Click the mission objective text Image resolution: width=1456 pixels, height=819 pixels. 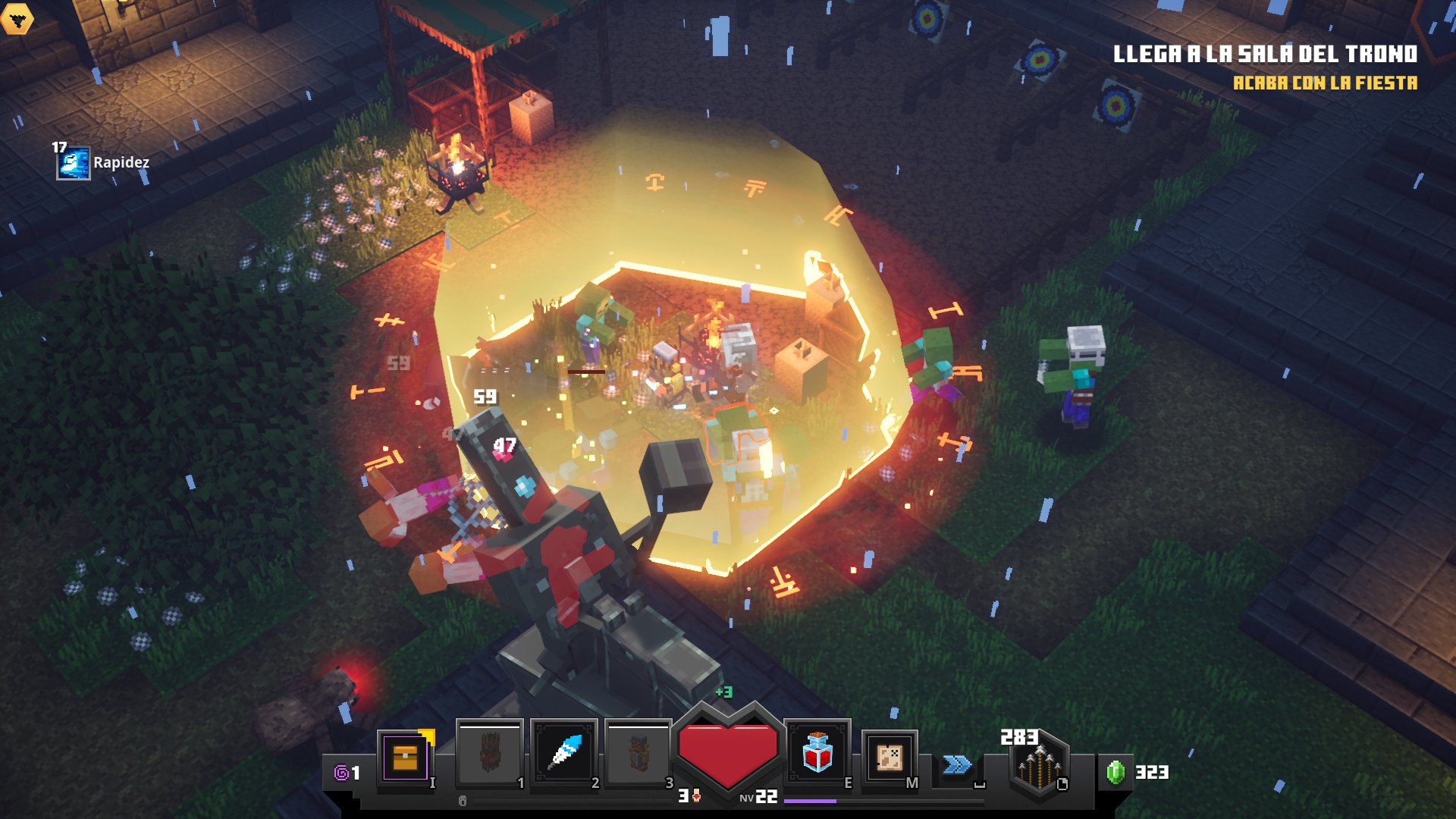coord(1264,55)
